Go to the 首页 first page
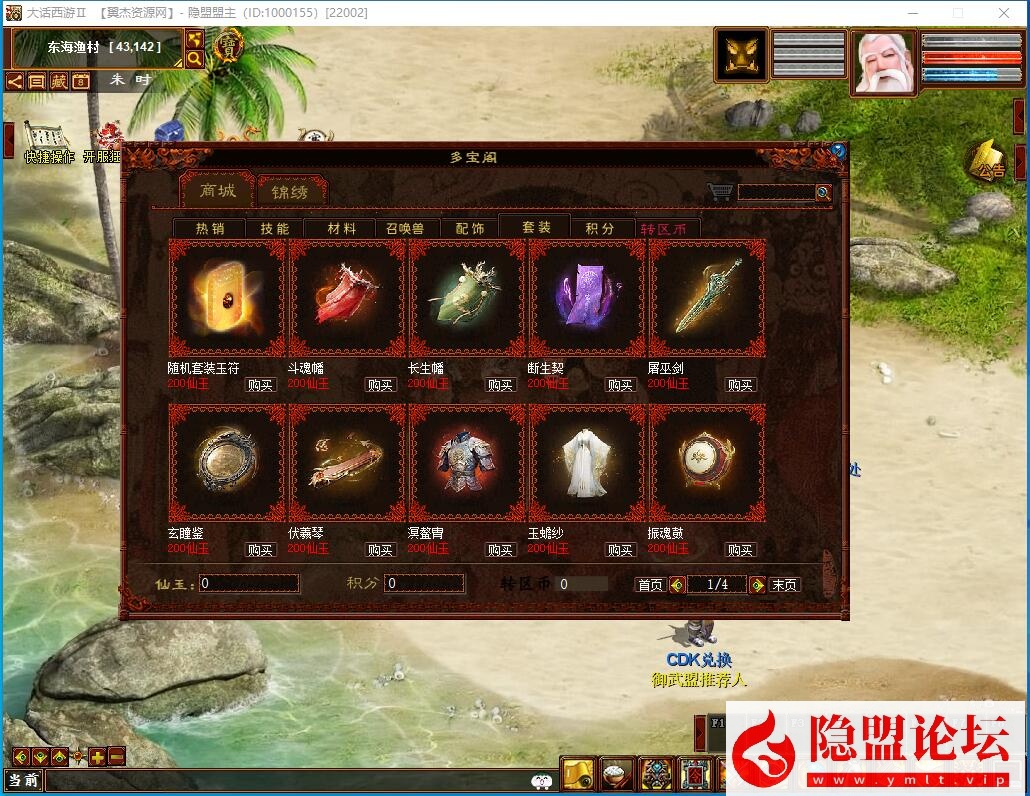Screen dimensions: 1030x796 (650, 585)
